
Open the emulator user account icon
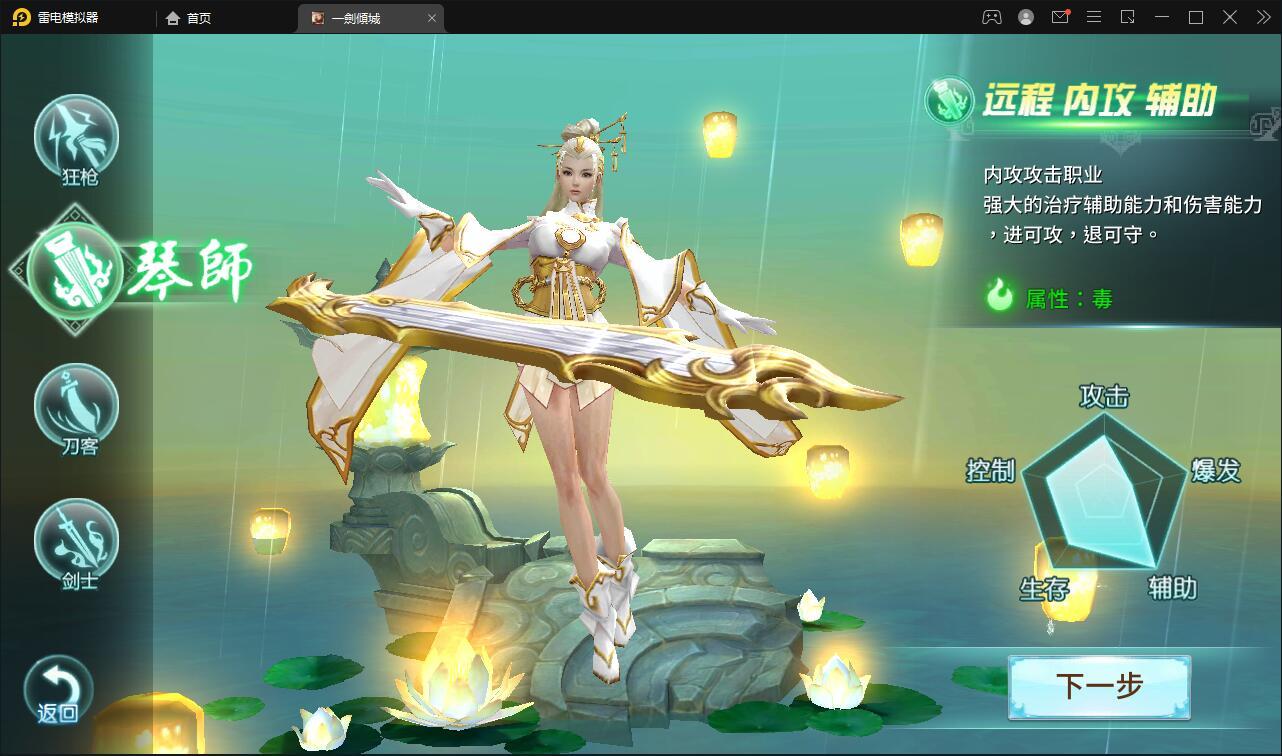[x=1026, y=17]
